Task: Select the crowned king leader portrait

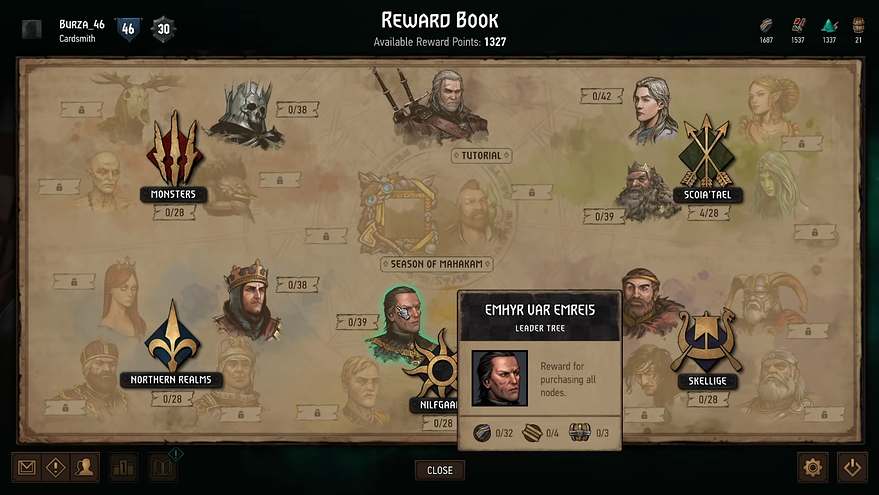Action: 247,299
